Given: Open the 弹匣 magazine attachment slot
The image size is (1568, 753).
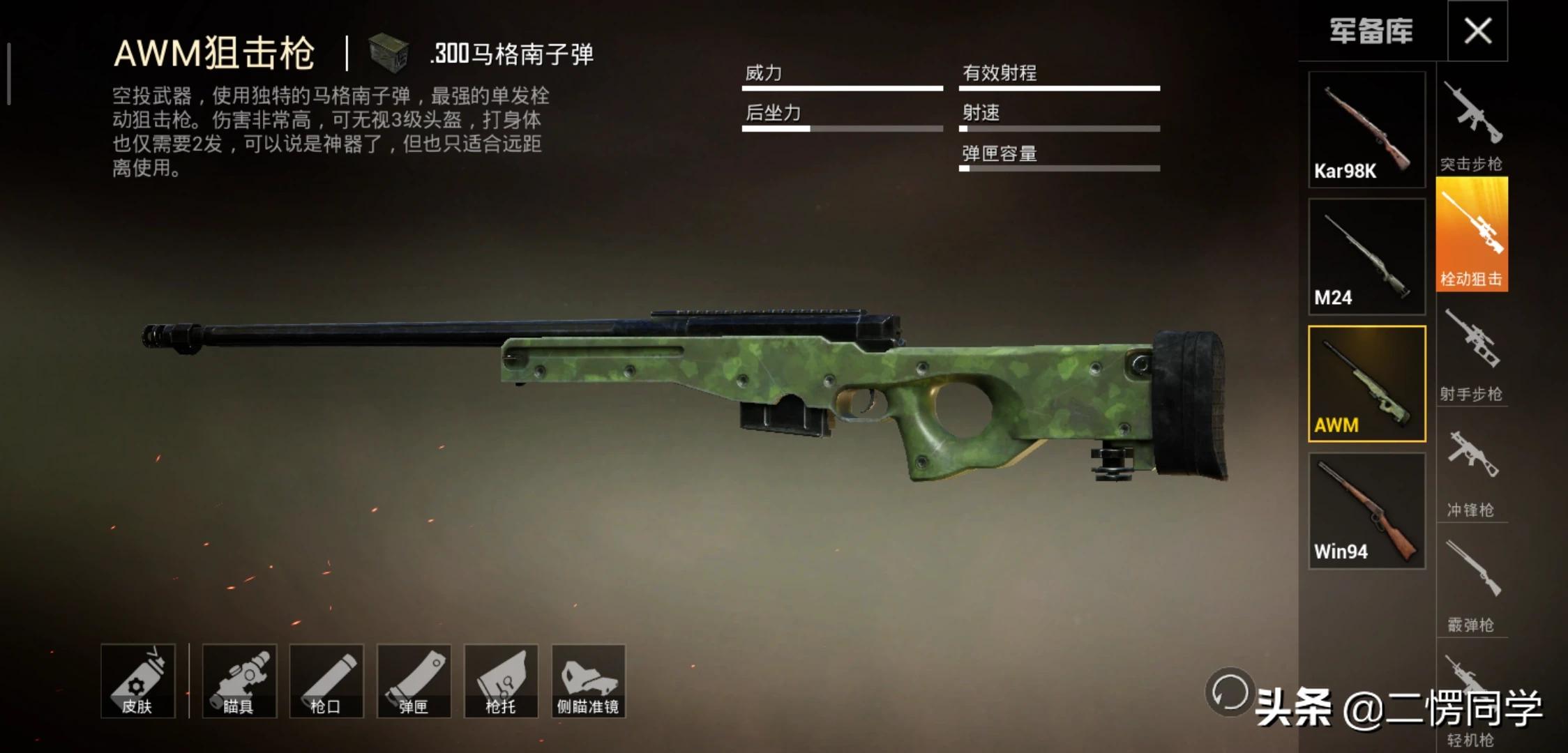Looking at the screenshot, I should [414, 681].
